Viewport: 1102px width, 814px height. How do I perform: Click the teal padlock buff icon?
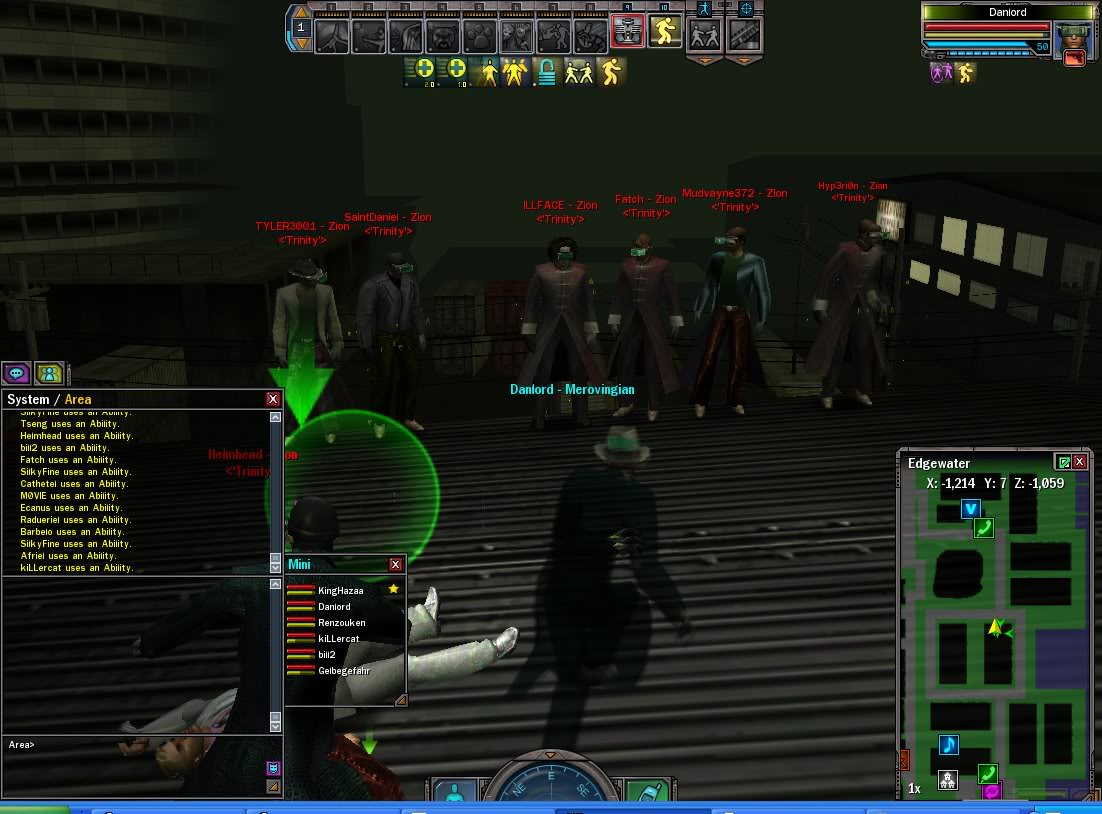pyautogui.click(x=547, y=71)
